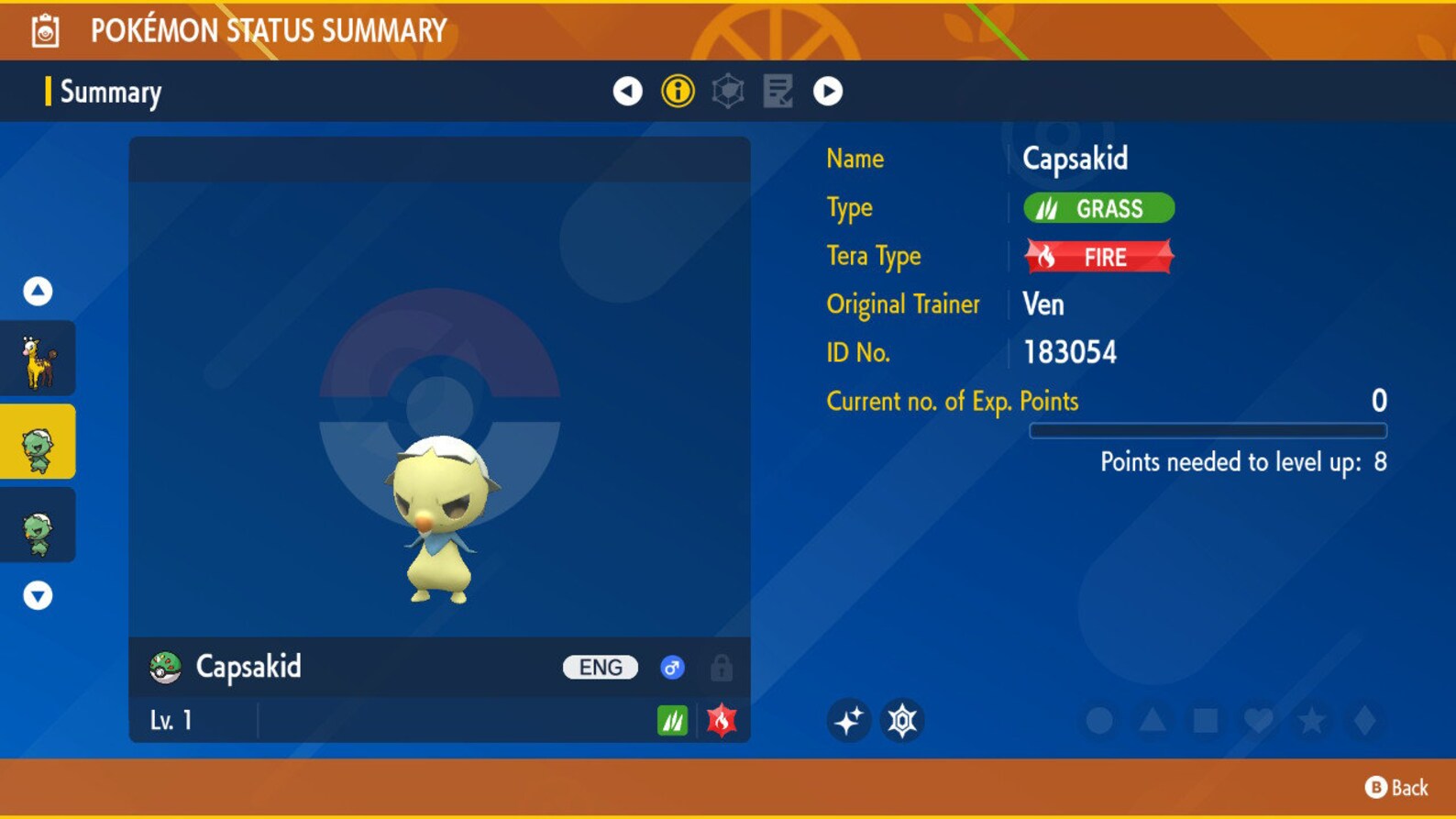This screenshot has height=819, width=1456.
Task: Toggle the lock icon next to the gender symbol
Action: (723, 668)
